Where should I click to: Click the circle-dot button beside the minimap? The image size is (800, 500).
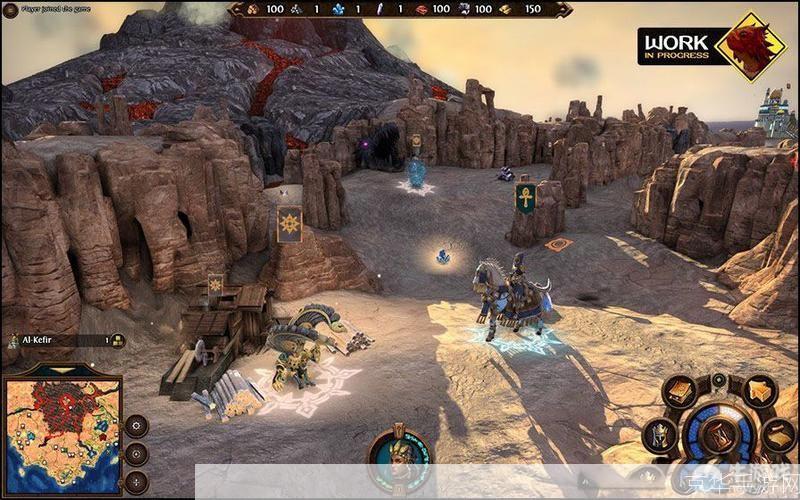tap(136, 453)
